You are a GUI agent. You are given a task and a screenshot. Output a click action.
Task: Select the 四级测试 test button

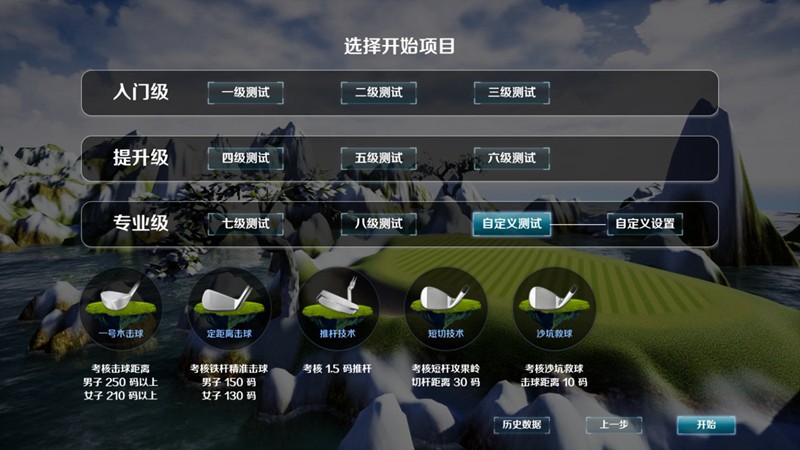point(245,158)
